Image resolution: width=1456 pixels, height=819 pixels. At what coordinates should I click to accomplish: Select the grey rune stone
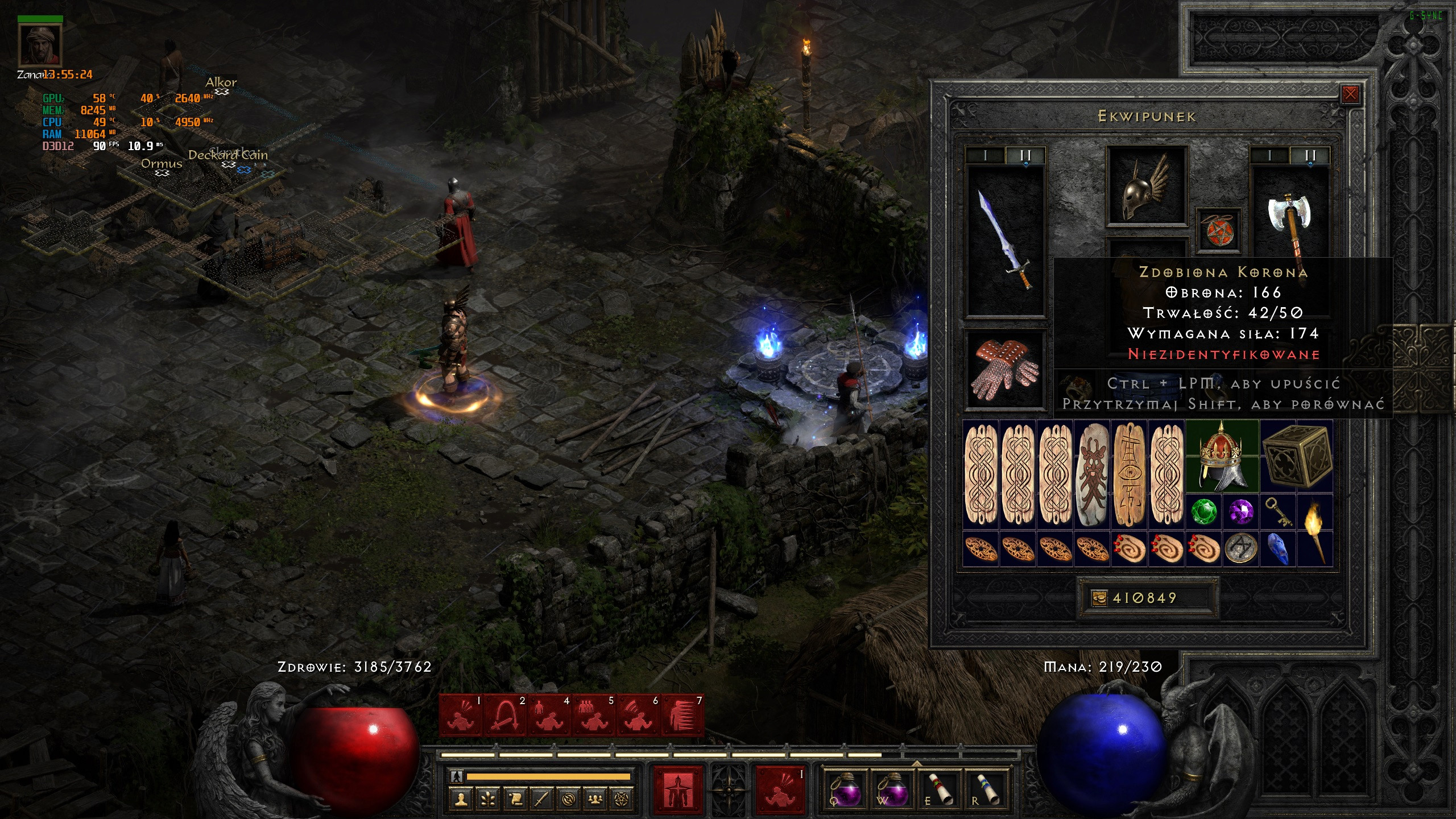pos(1240,549)
